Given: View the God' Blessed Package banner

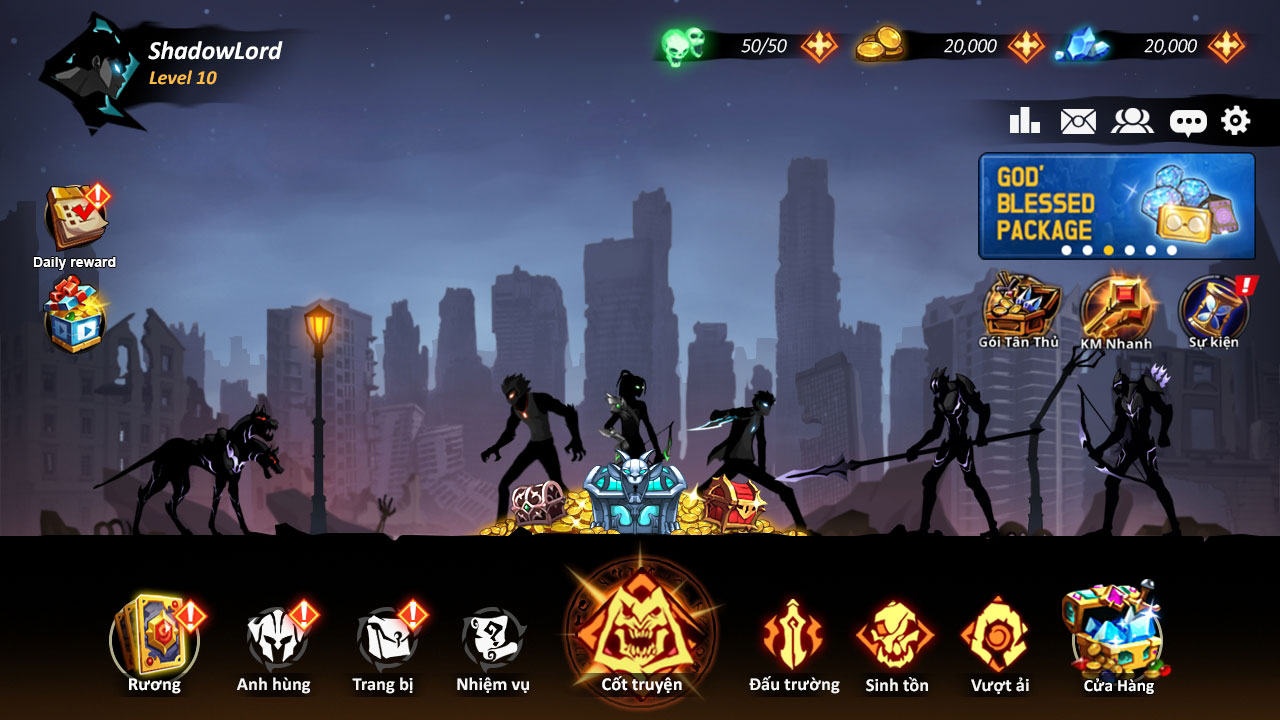Looking at the screenshot, I should tap(1116, 205).
